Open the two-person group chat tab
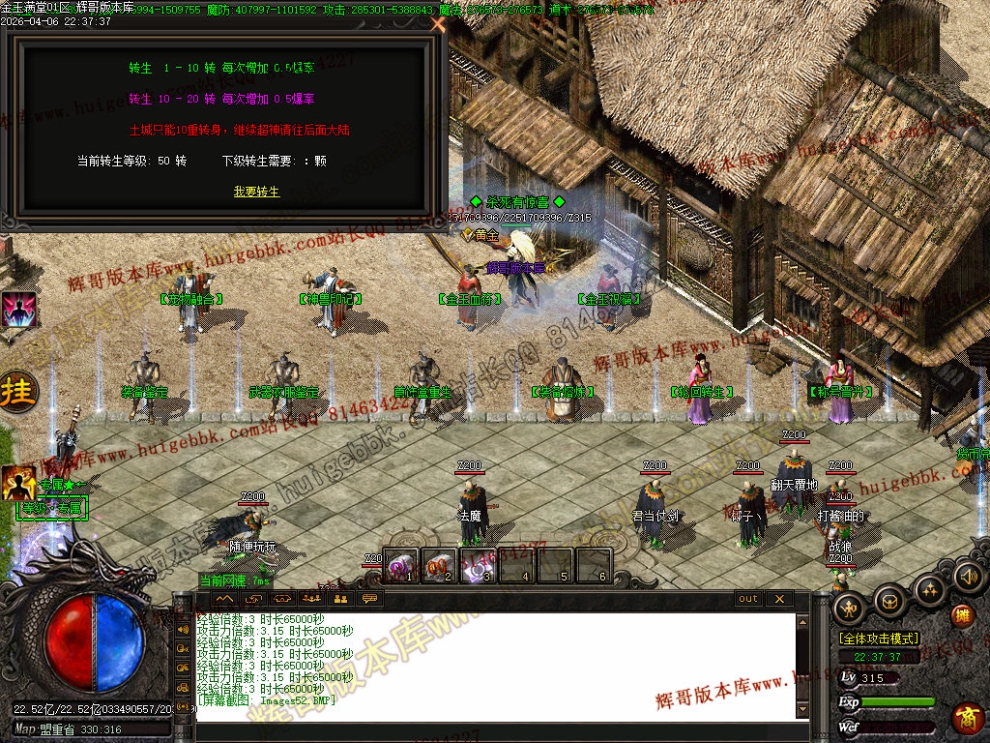The image size is (990, 743). point(340,599)
